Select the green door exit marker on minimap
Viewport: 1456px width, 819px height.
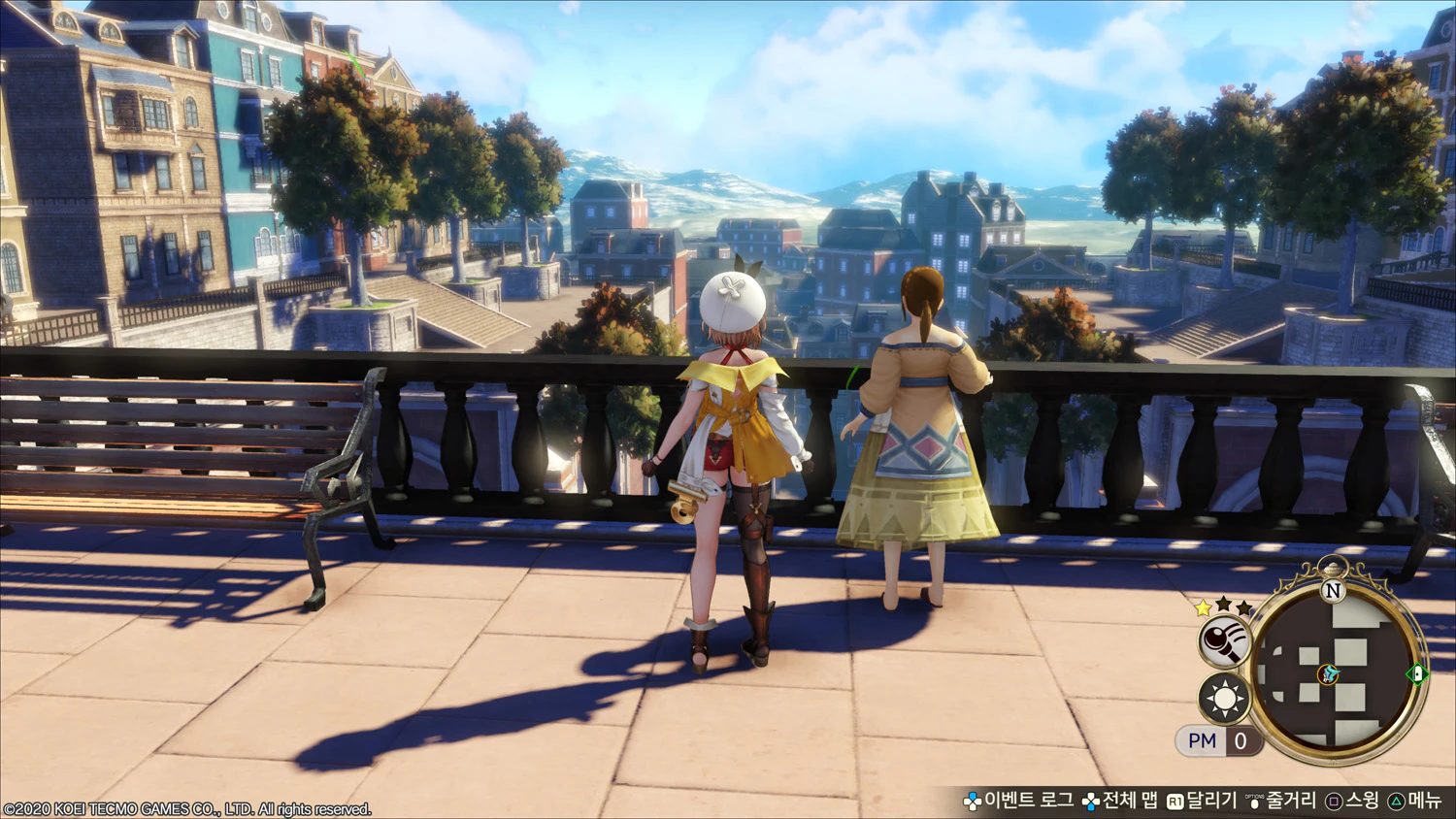pyautogui.click(x=1417, y=673)
